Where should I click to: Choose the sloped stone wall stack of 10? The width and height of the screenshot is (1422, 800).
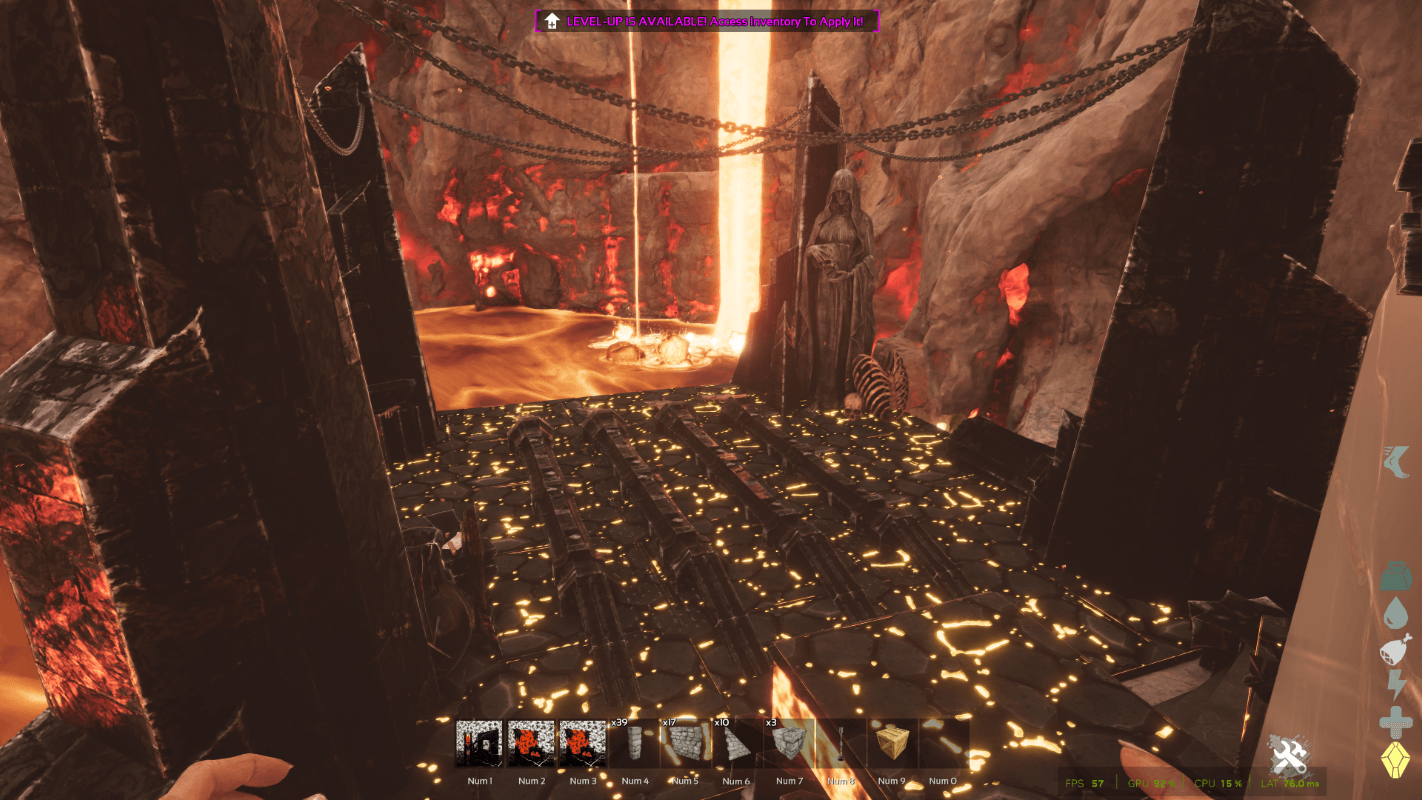737,744
